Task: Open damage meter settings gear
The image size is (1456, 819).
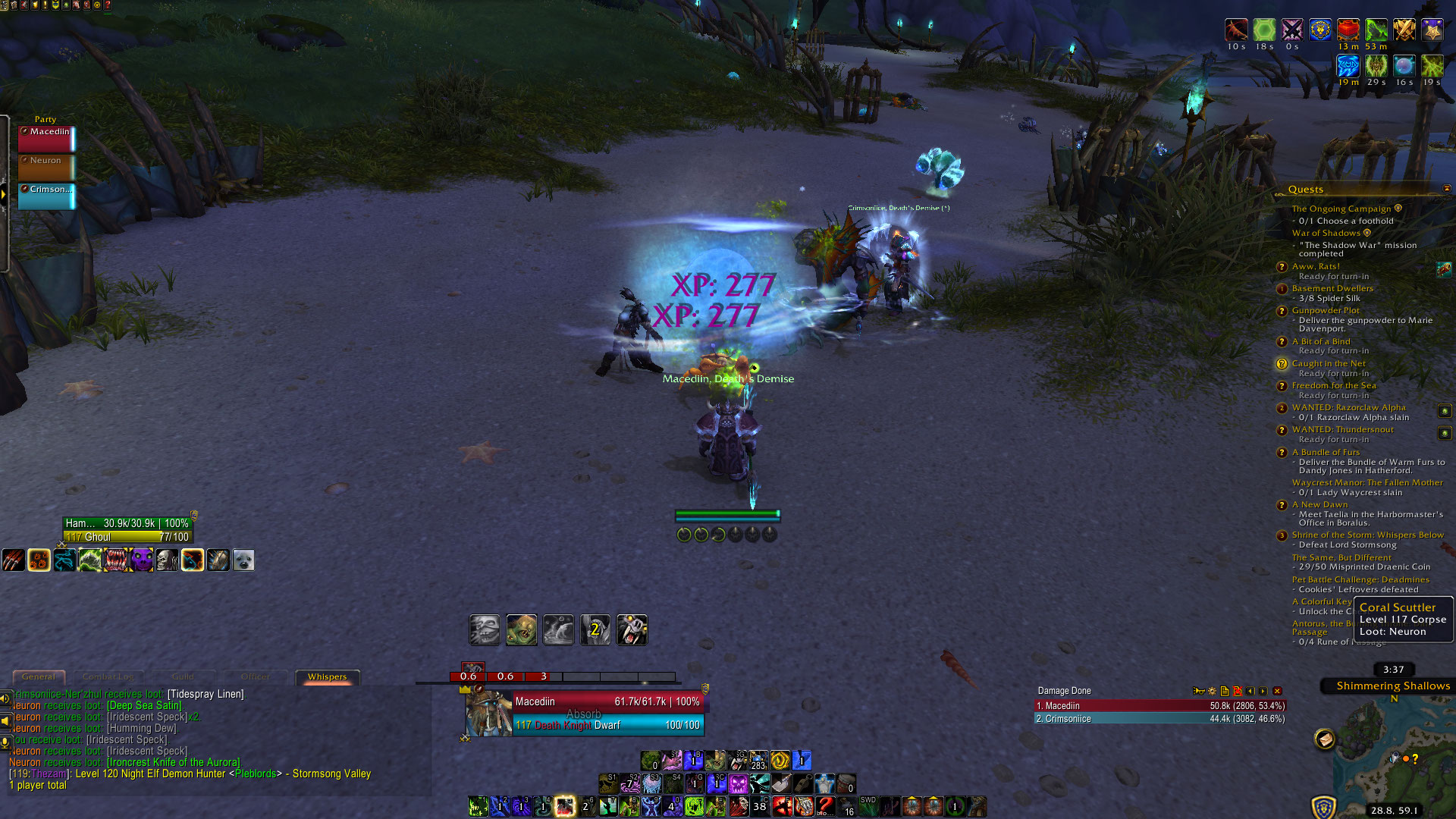Action: (x=1212, y=691)
